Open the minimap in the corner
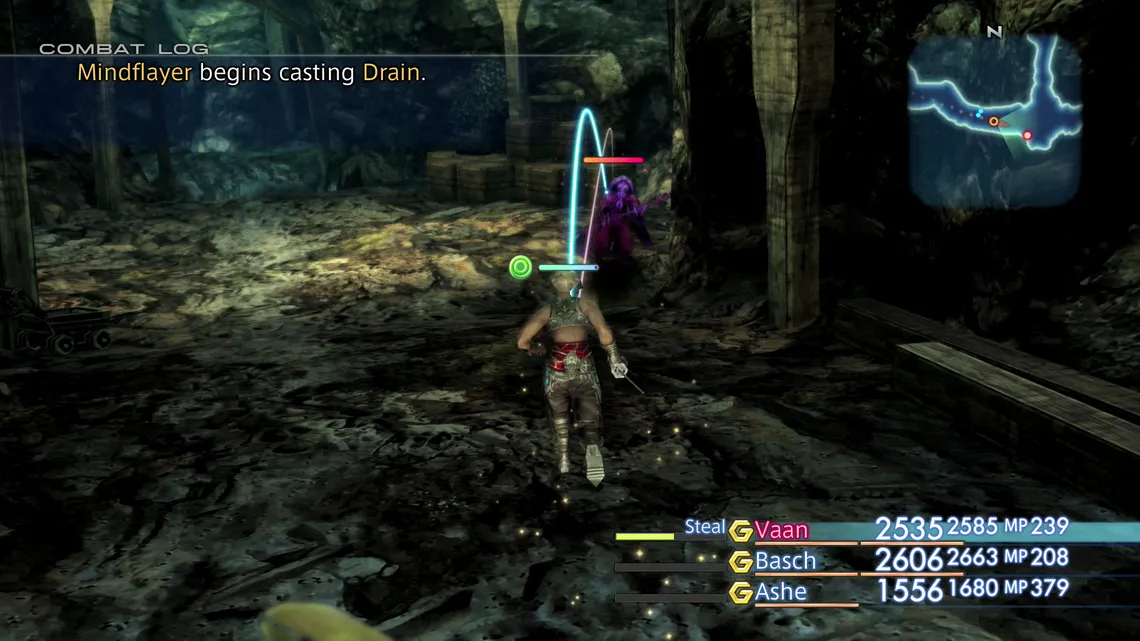The height and width of the screenshot is (641, 1140). (x=995, y=120)
